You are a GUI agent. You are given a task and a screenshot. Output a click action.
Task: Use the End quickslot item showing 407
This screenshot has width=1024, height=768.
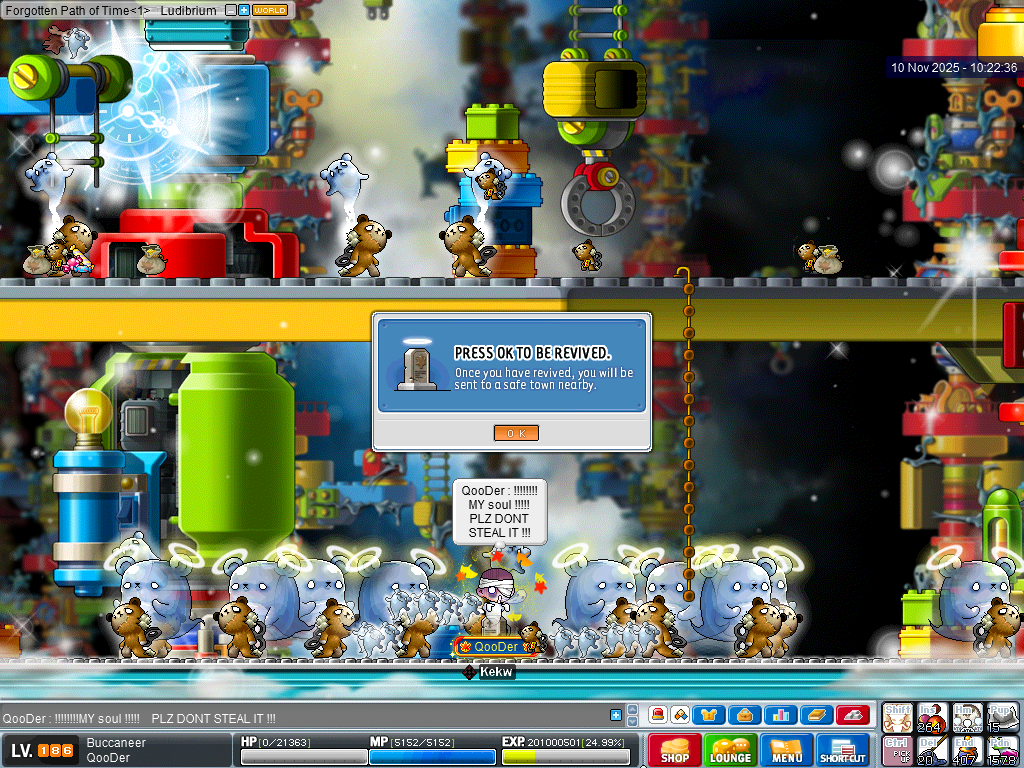(x=967, y=750)
